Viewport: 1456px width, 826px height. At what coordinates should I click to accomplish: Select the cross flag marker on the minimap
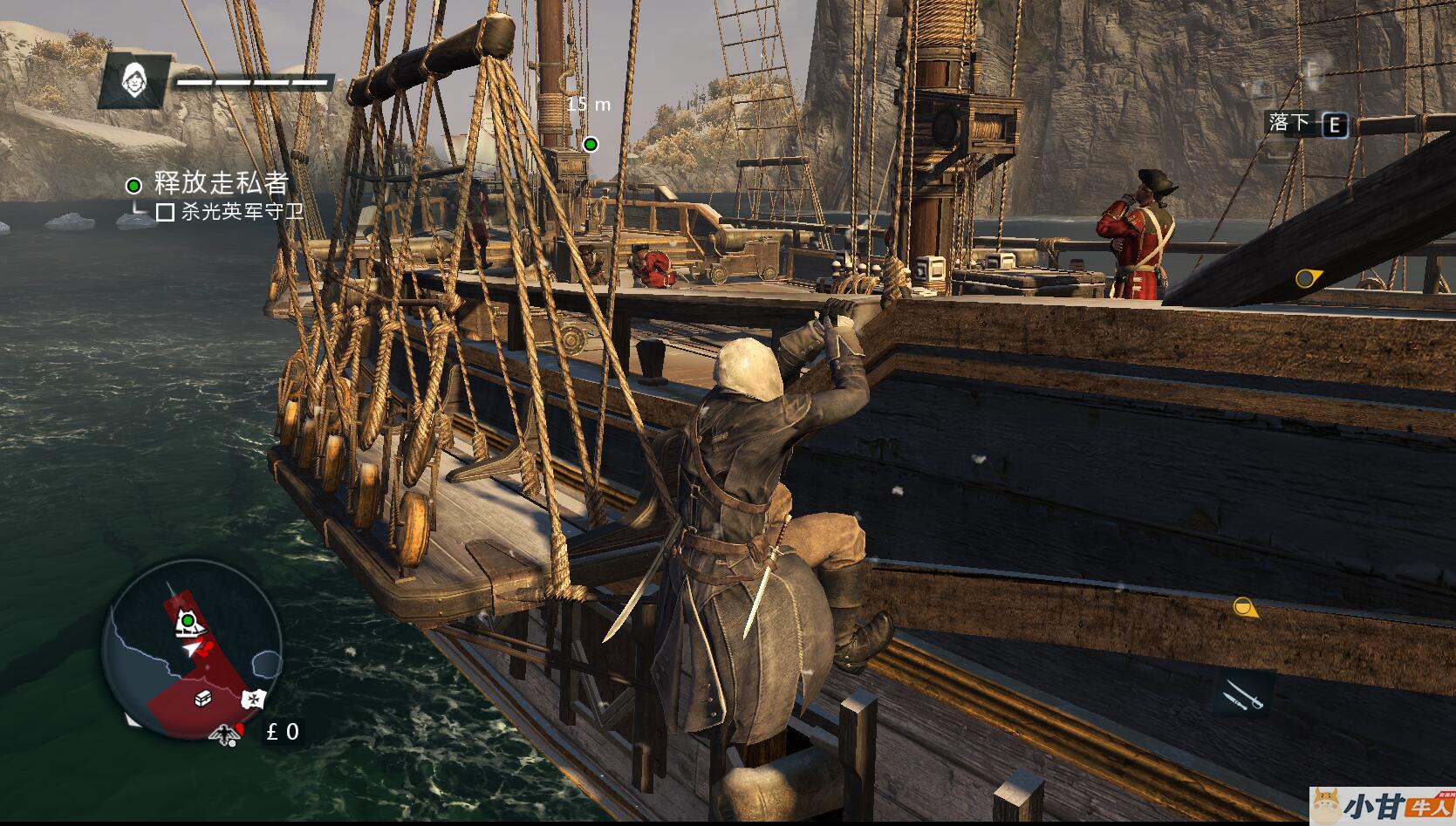point(252,699)
